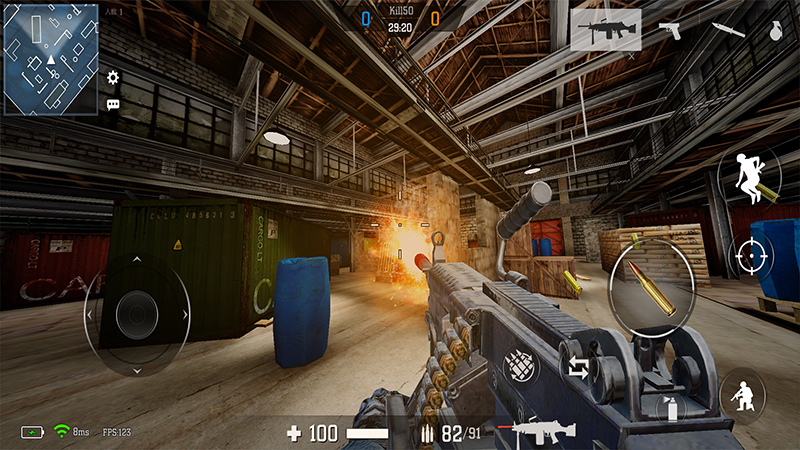Tap the crouch soldier button
Screen dimensions: 800x450
pyautogui.click(x=743, y=394)
